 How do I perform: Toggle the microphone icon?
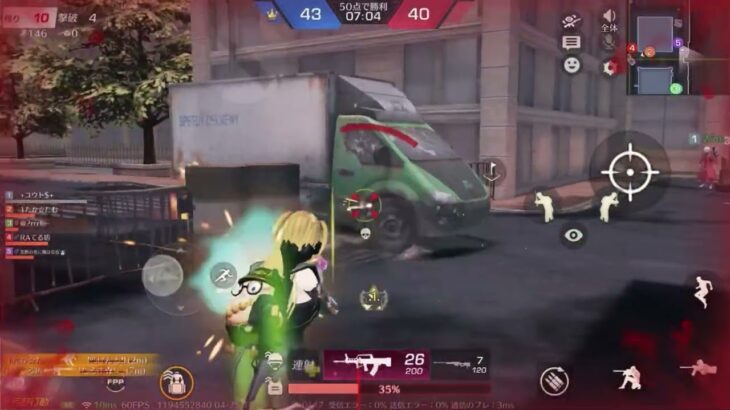608,42
